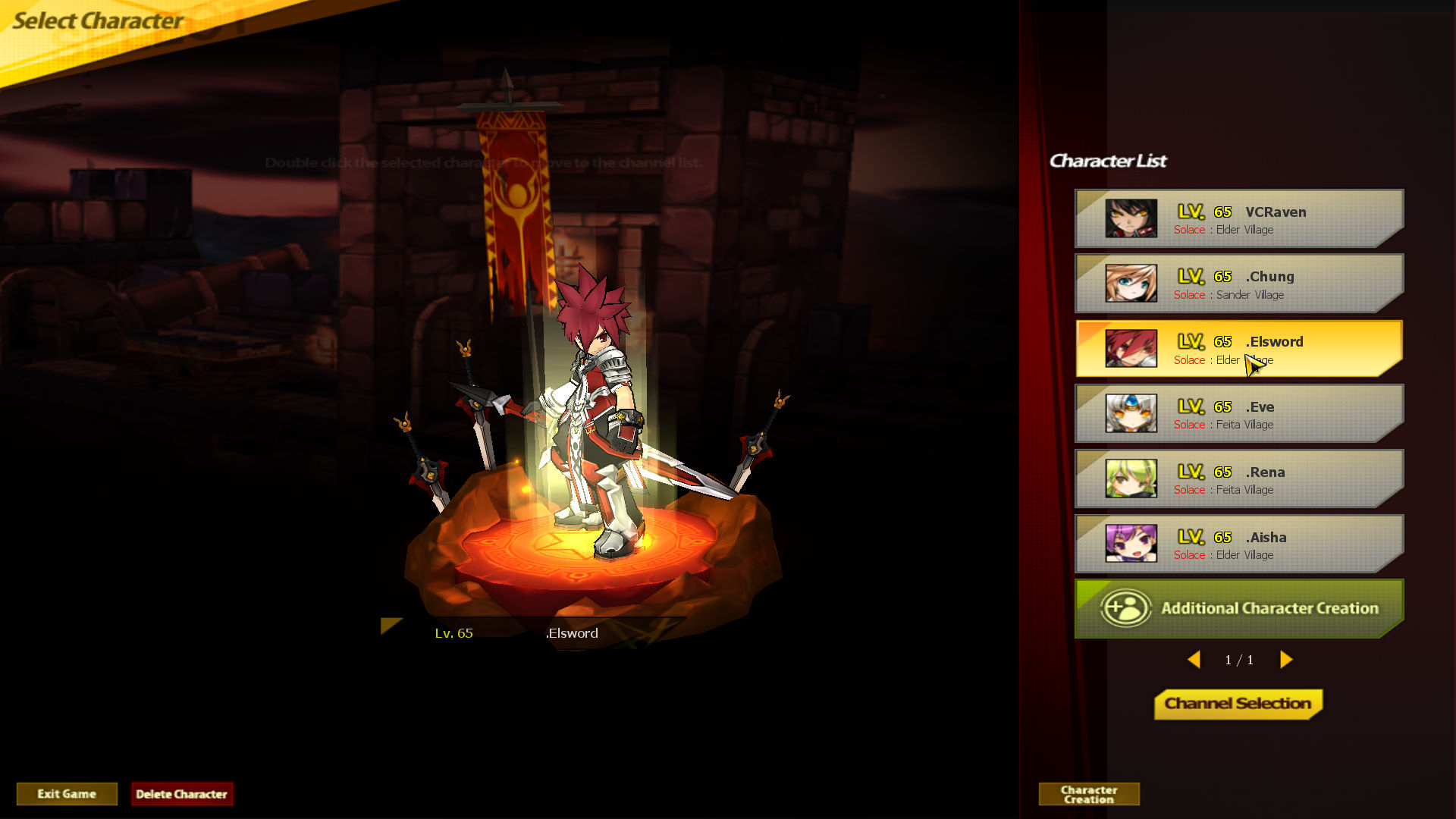The width and height of the screenshot is (1456, 819).
Task: Go to the previous character list page
Action: tap(1194, 660)
